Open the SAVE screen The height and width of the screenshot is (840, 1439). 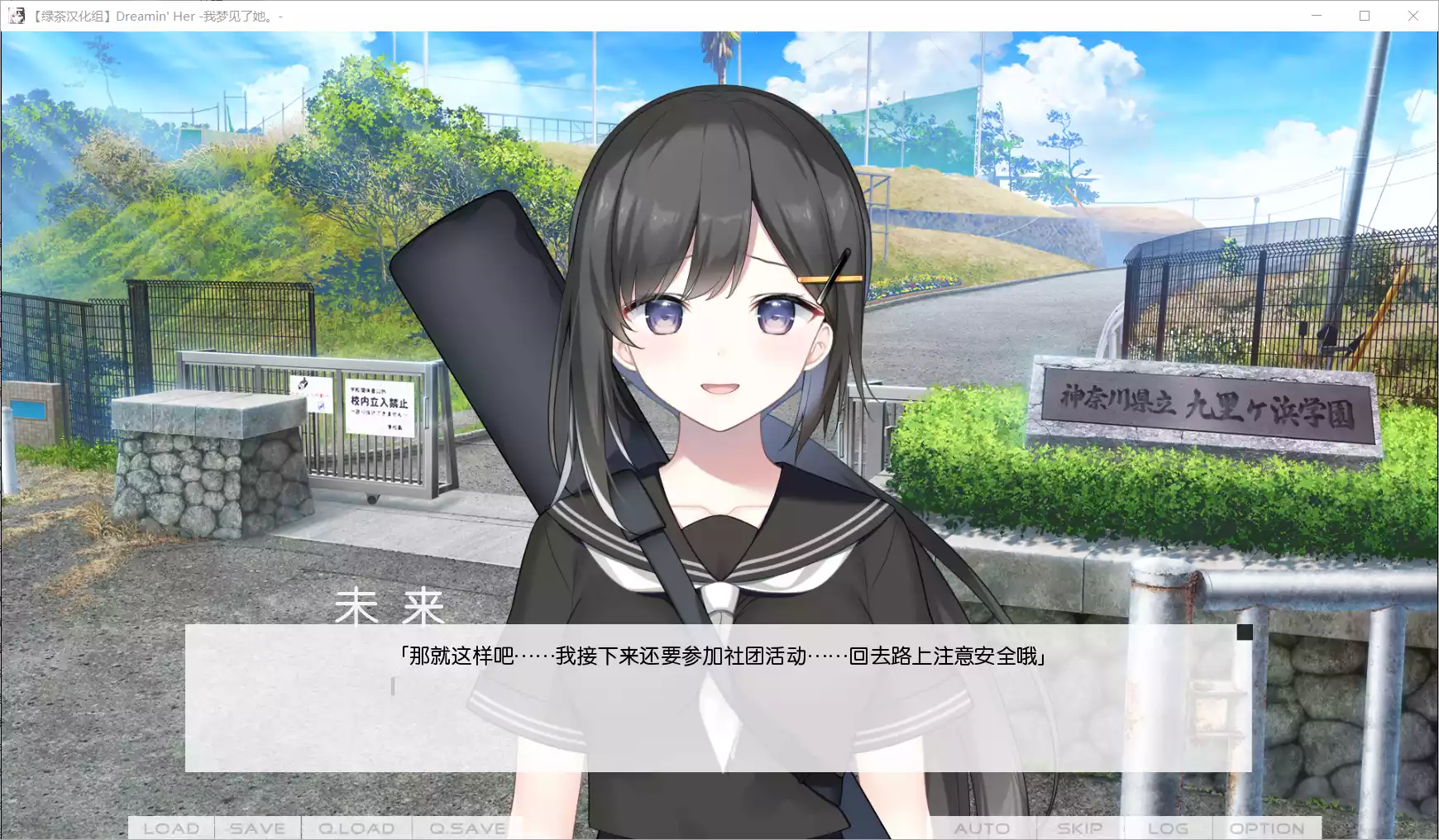(257, 827)
